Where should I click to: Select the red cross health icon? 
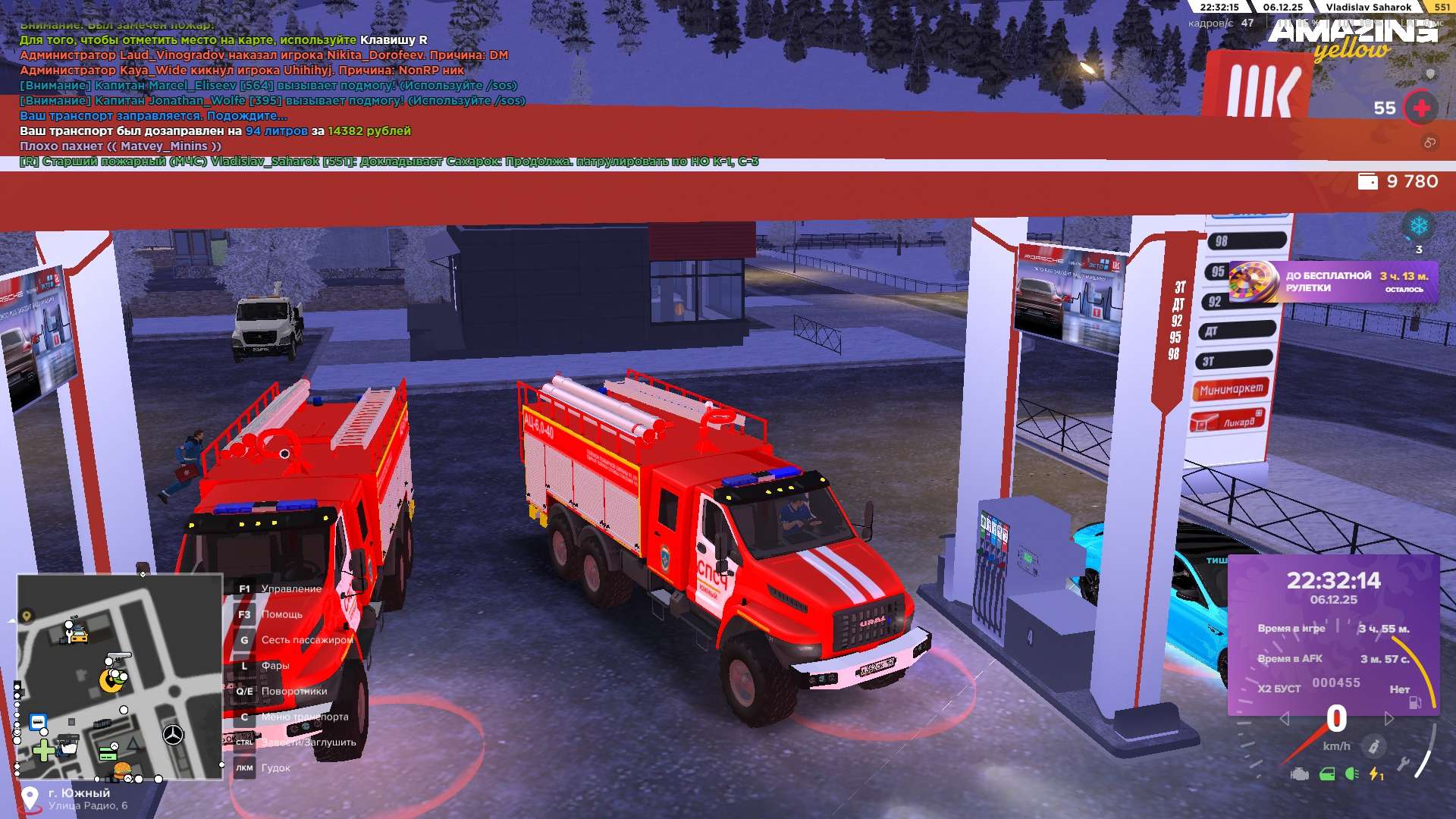[1422, 108]
